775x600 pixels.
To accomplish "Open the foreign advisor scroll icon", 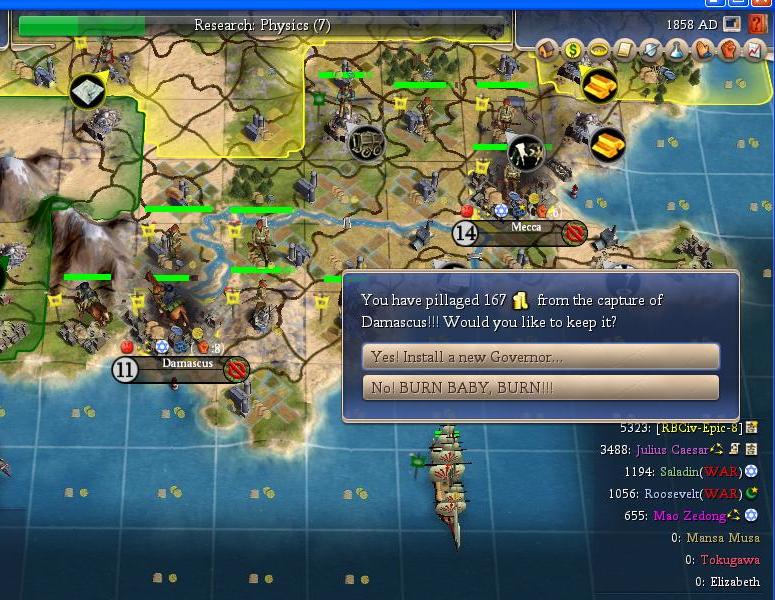I will tap(625, 48).
